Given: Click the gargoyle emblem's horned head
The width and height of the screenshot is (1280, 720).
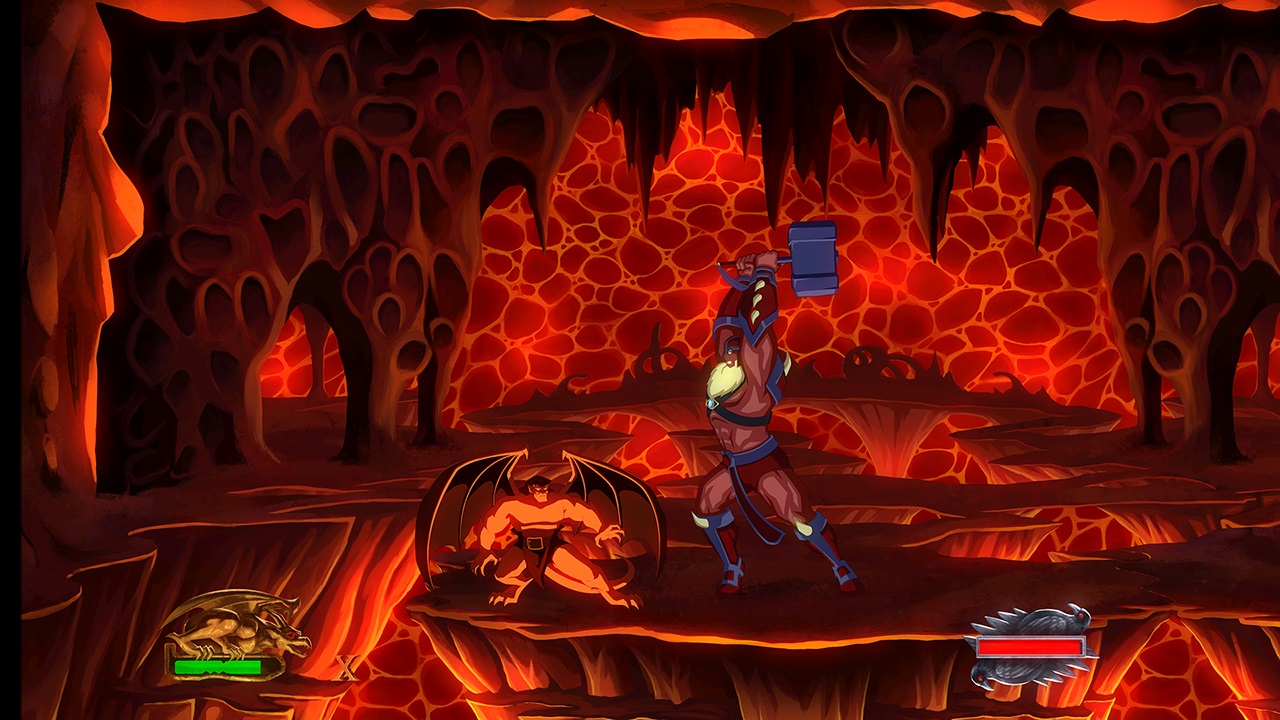Looking at the screenshot, I should click(283, 626).
